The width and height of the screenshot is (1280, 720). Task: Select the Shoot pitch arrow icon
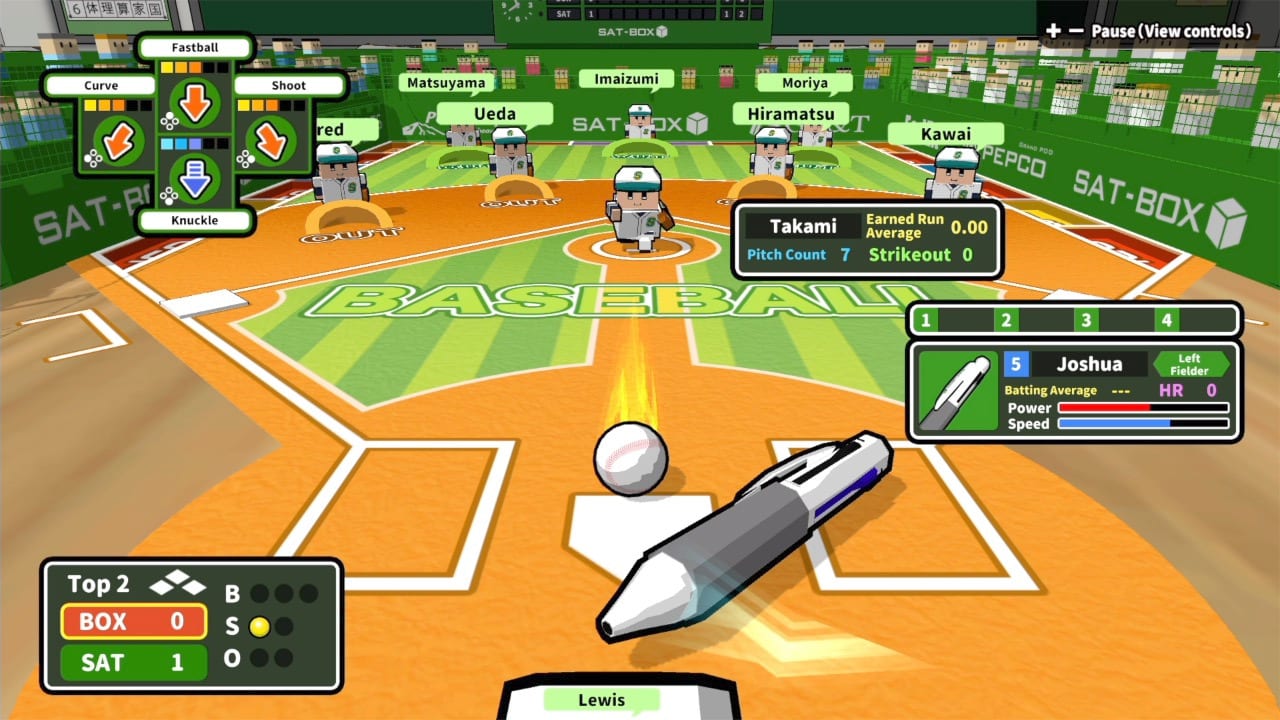[270, 141]
